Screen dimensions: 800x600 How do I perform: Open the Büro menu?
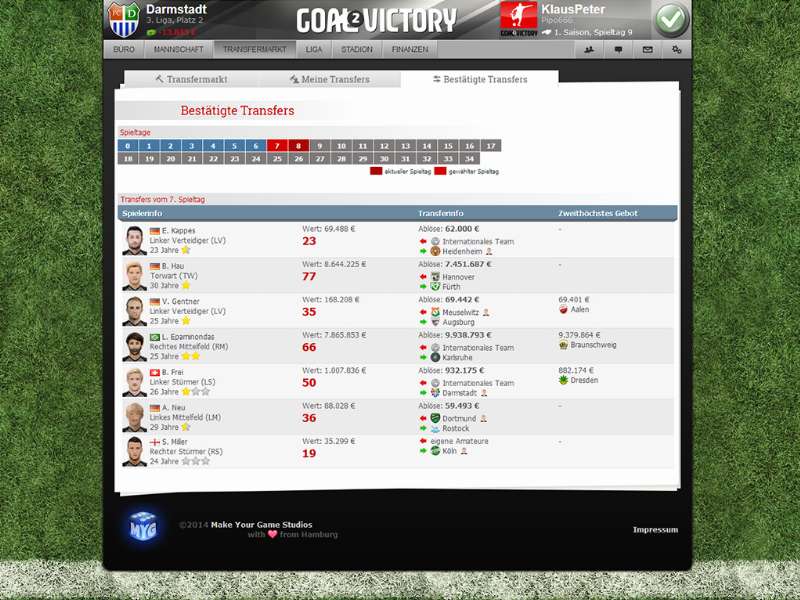click(x=124, y=49)
